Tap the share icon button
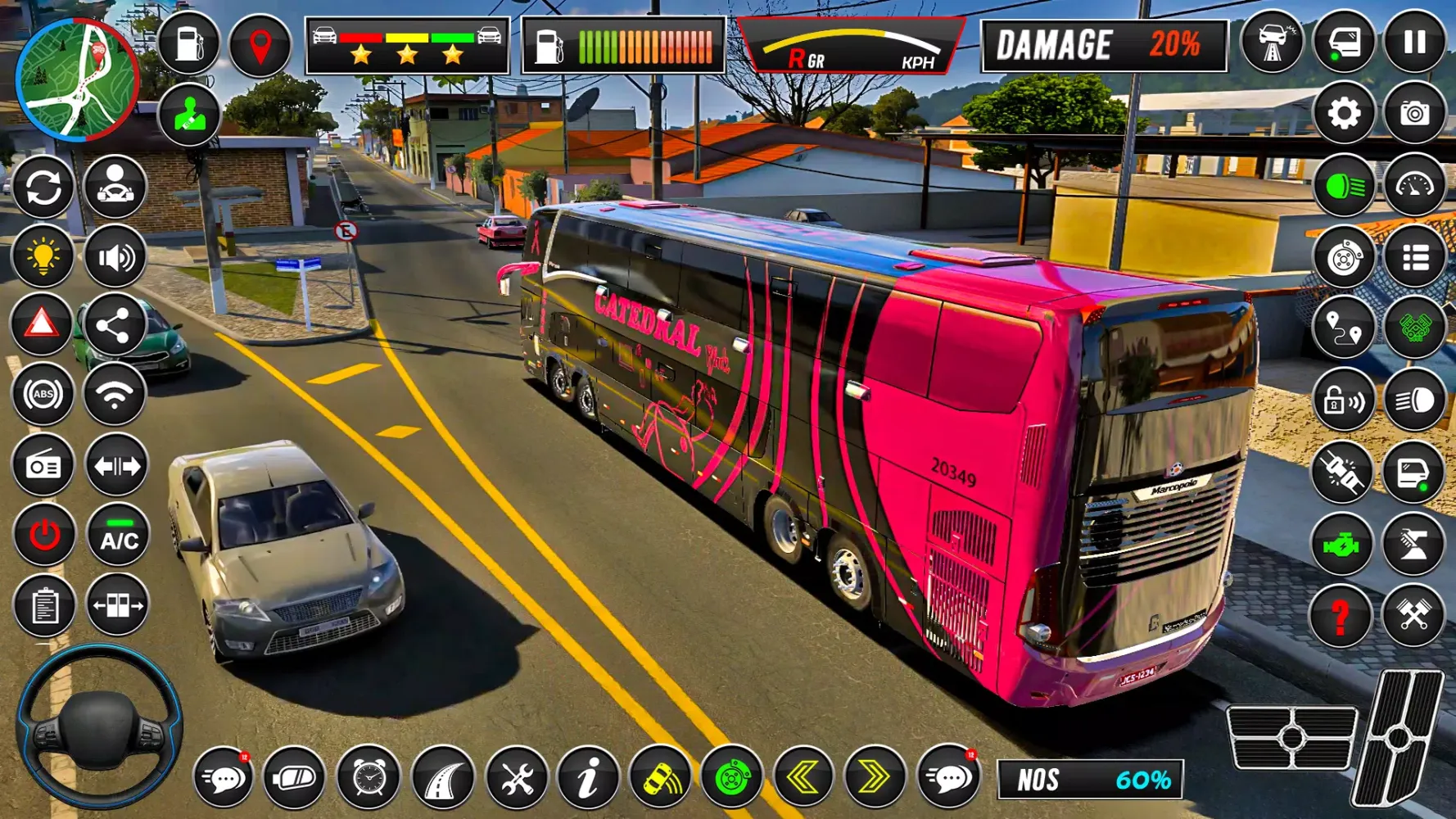The image size is (1456, 819). tap(114, 327)
